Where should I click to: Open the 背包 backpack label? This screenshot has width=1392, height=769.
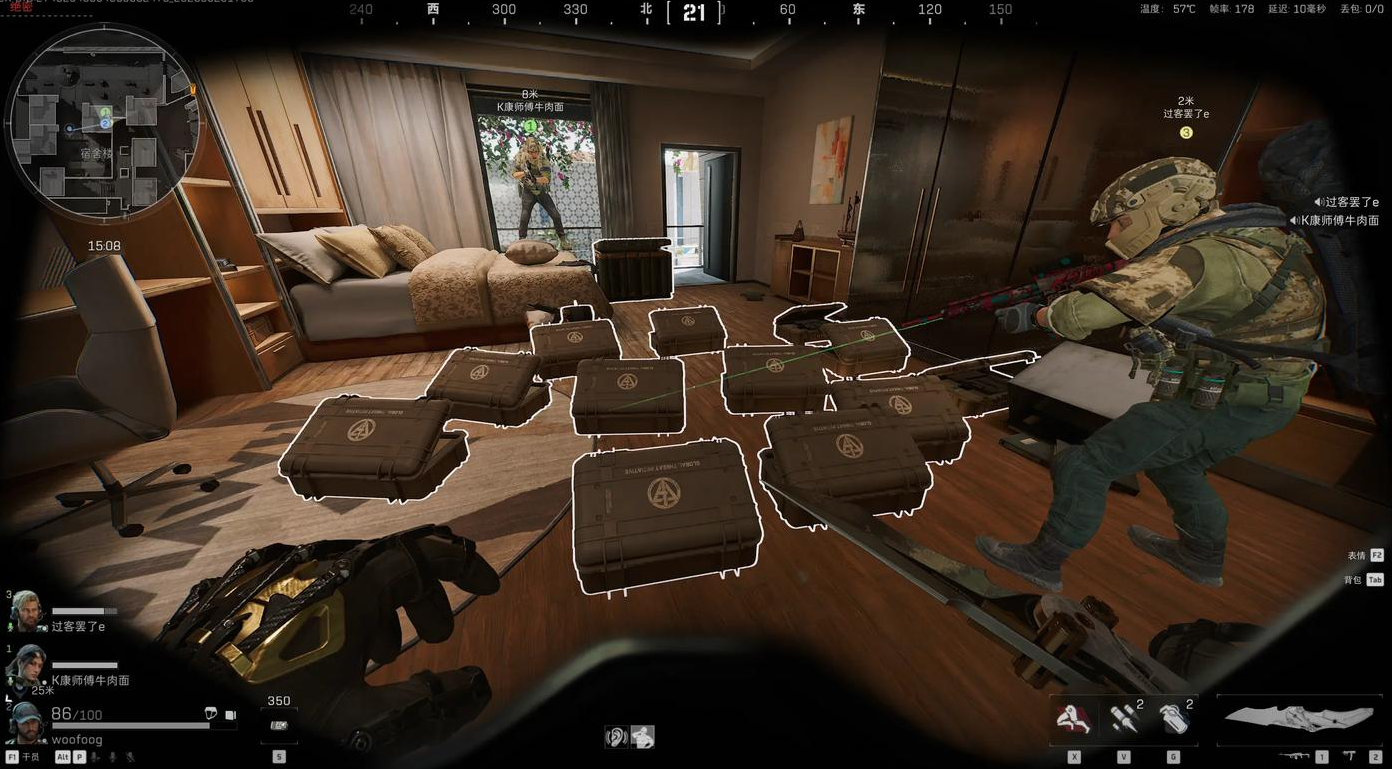tap(1353, 580)
